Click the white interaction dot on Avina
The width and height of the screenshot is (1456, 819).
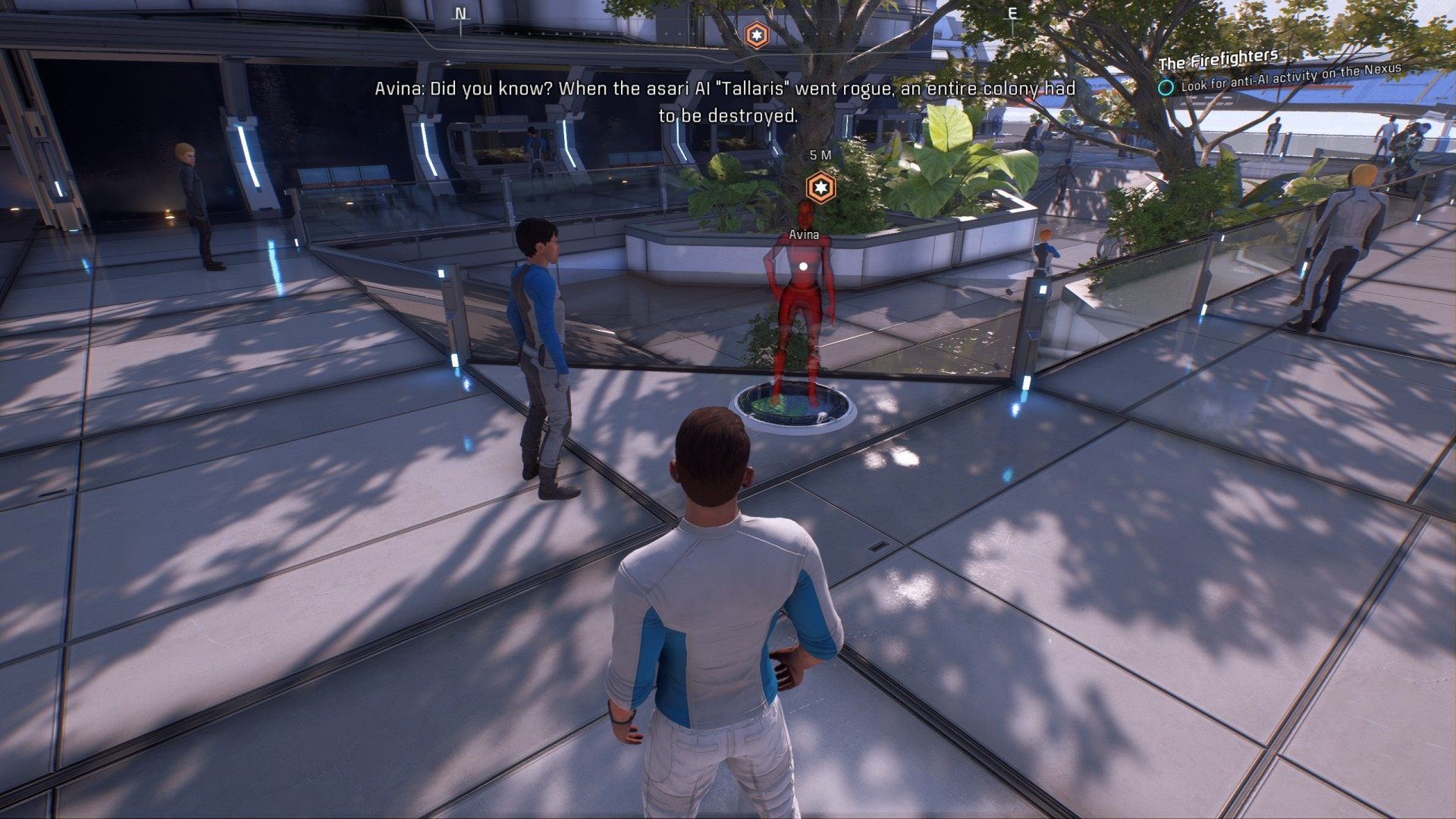(804, 266)
